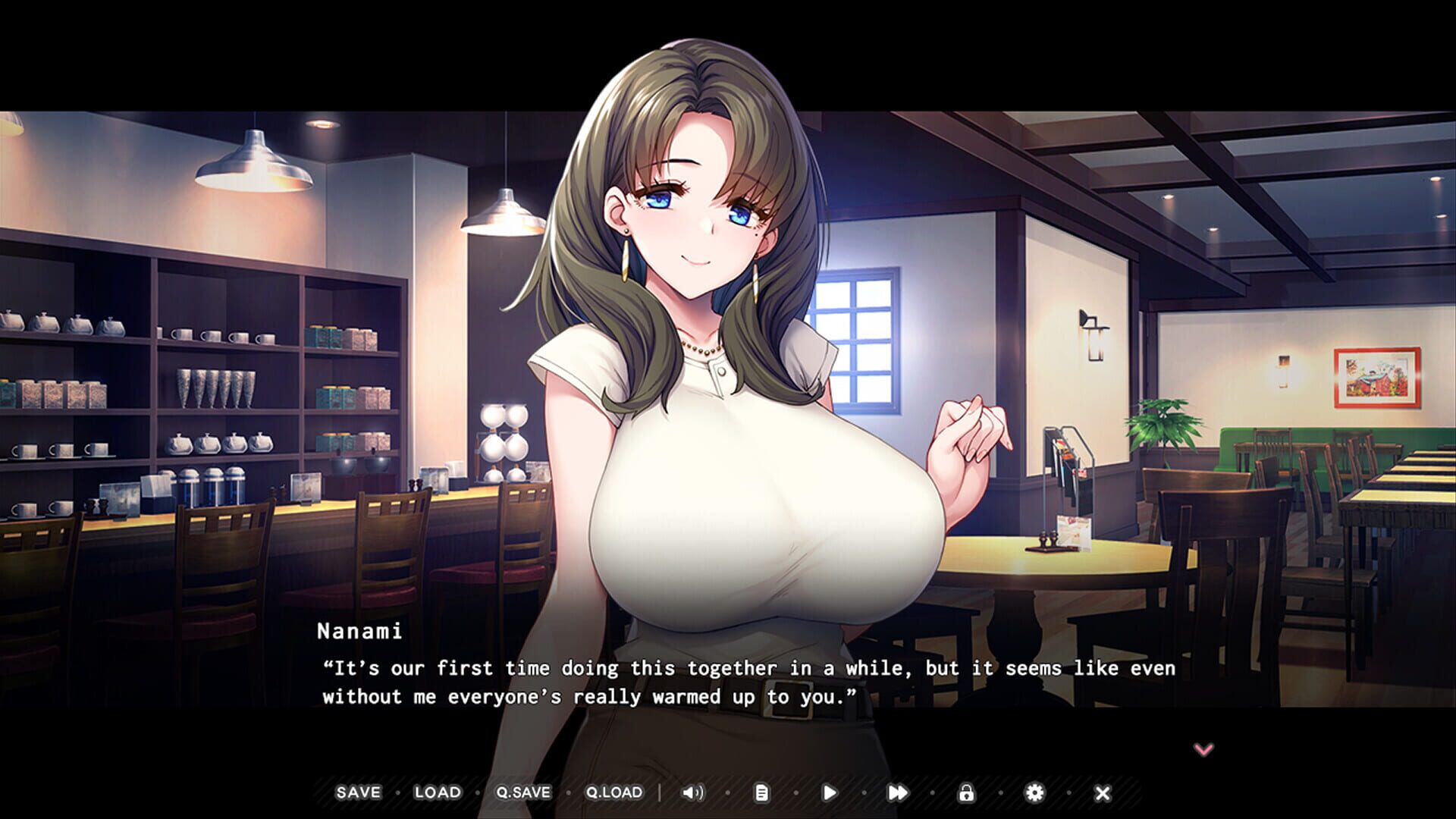1456x819 pixels.
Task: Review message history with the log icon
Action: 762,792
